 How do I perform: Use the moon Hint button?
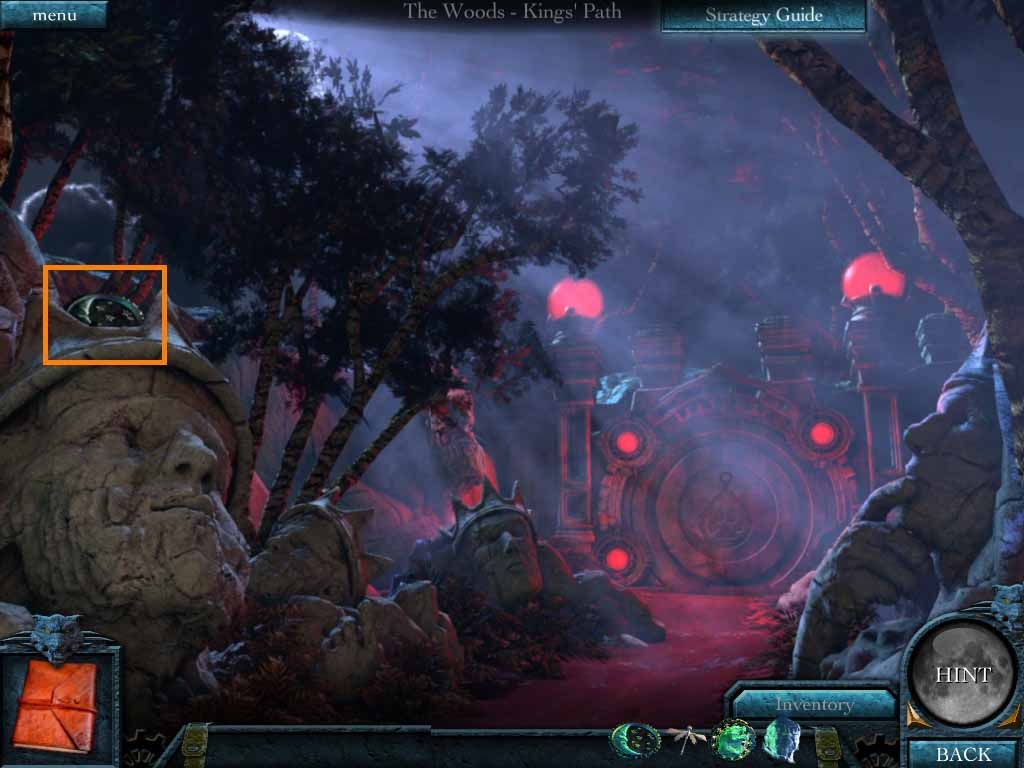point(962,675)
